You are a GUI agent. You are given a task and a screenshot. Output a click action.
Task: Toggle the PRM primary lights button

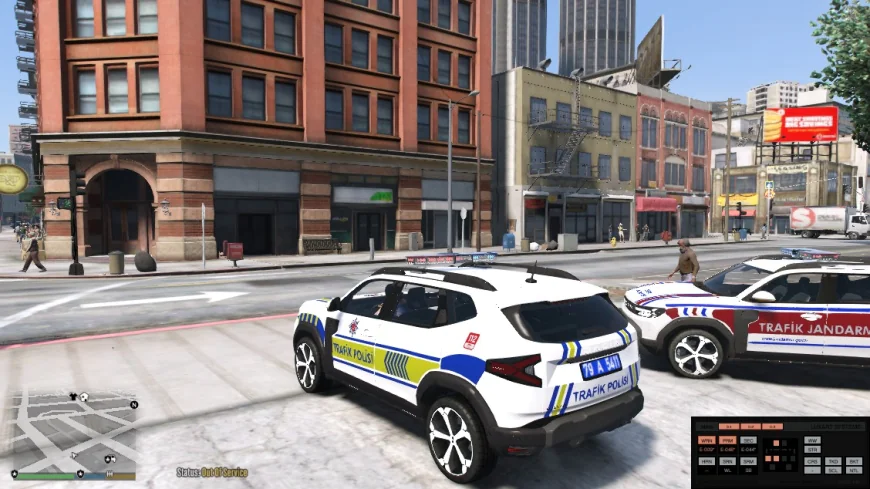(x=727, y=440)
